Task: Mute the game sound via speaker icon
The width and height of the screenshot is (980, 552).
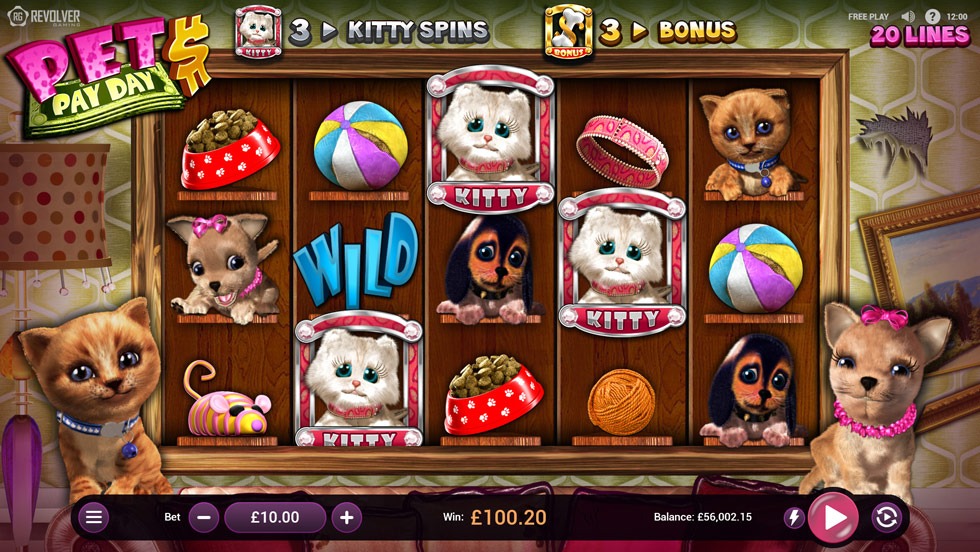Action: pyautogui.click(x=908, y=16)
